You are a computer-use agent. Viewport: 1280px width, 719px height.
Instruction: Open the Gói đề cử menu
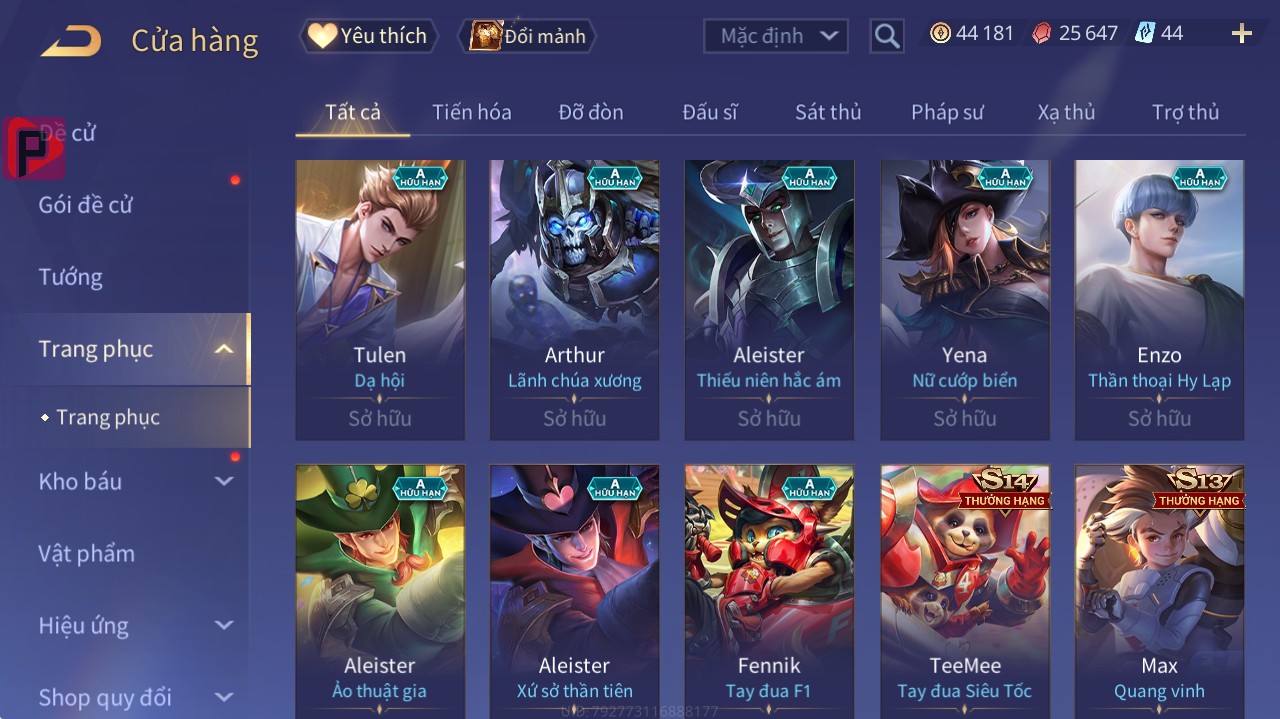(x=86, y=205)
